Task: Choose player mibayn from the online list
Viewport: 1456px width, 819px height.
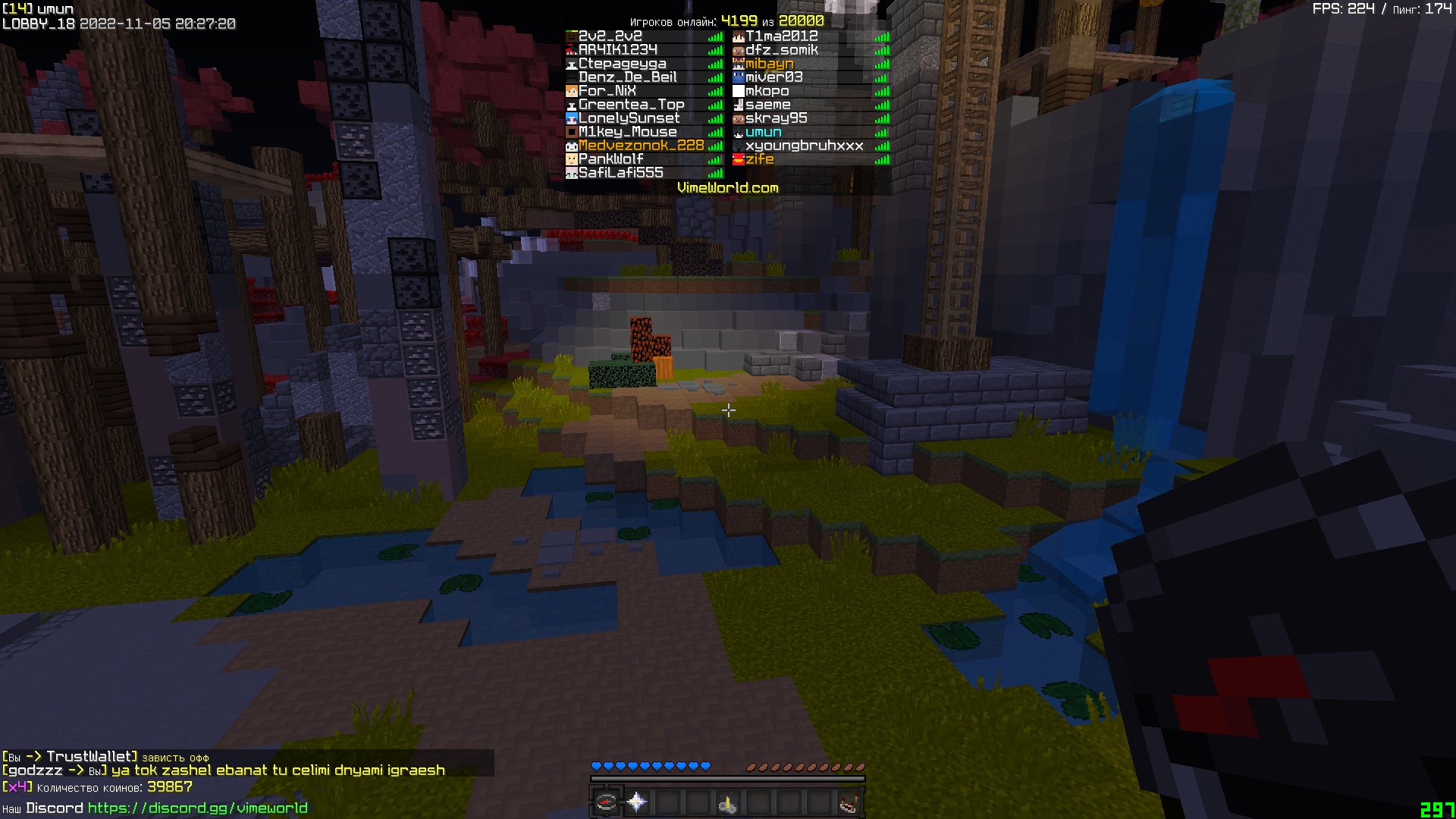Action: [x=769, y=64]
